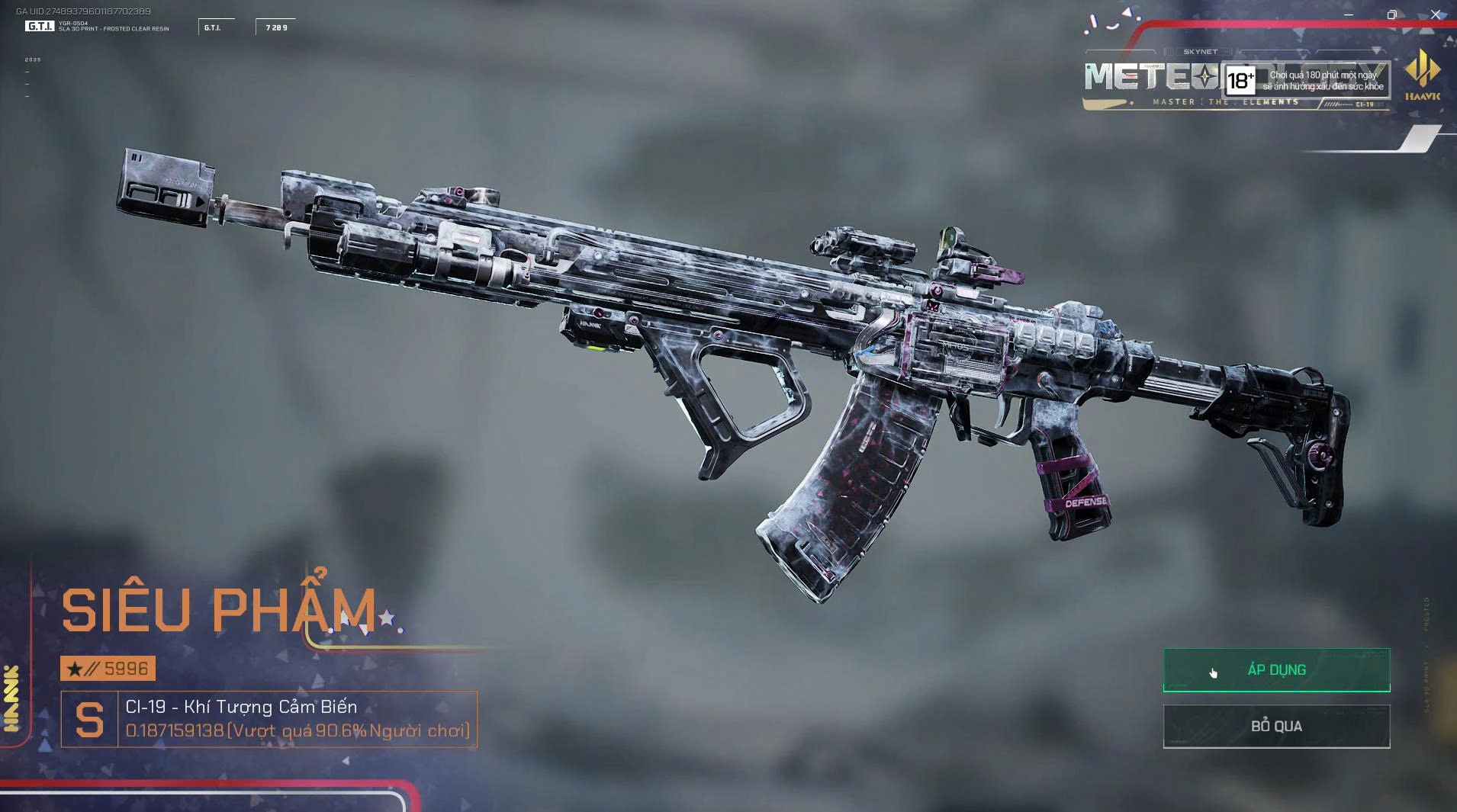Restore down the game window
The image size is (1457, 812).
[1392, 14]
